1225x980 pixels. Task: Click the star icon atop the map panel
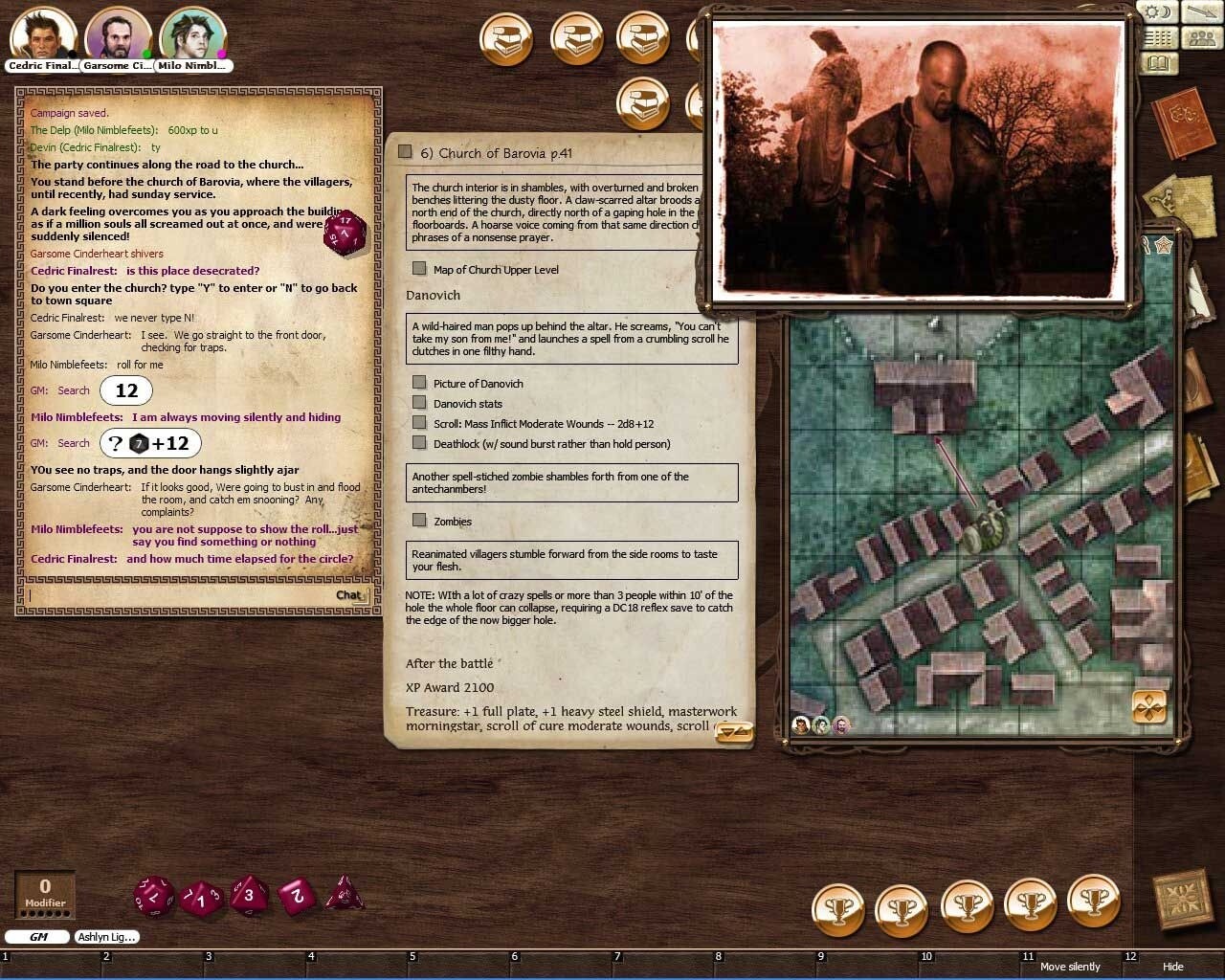(x=1164, y=245)
